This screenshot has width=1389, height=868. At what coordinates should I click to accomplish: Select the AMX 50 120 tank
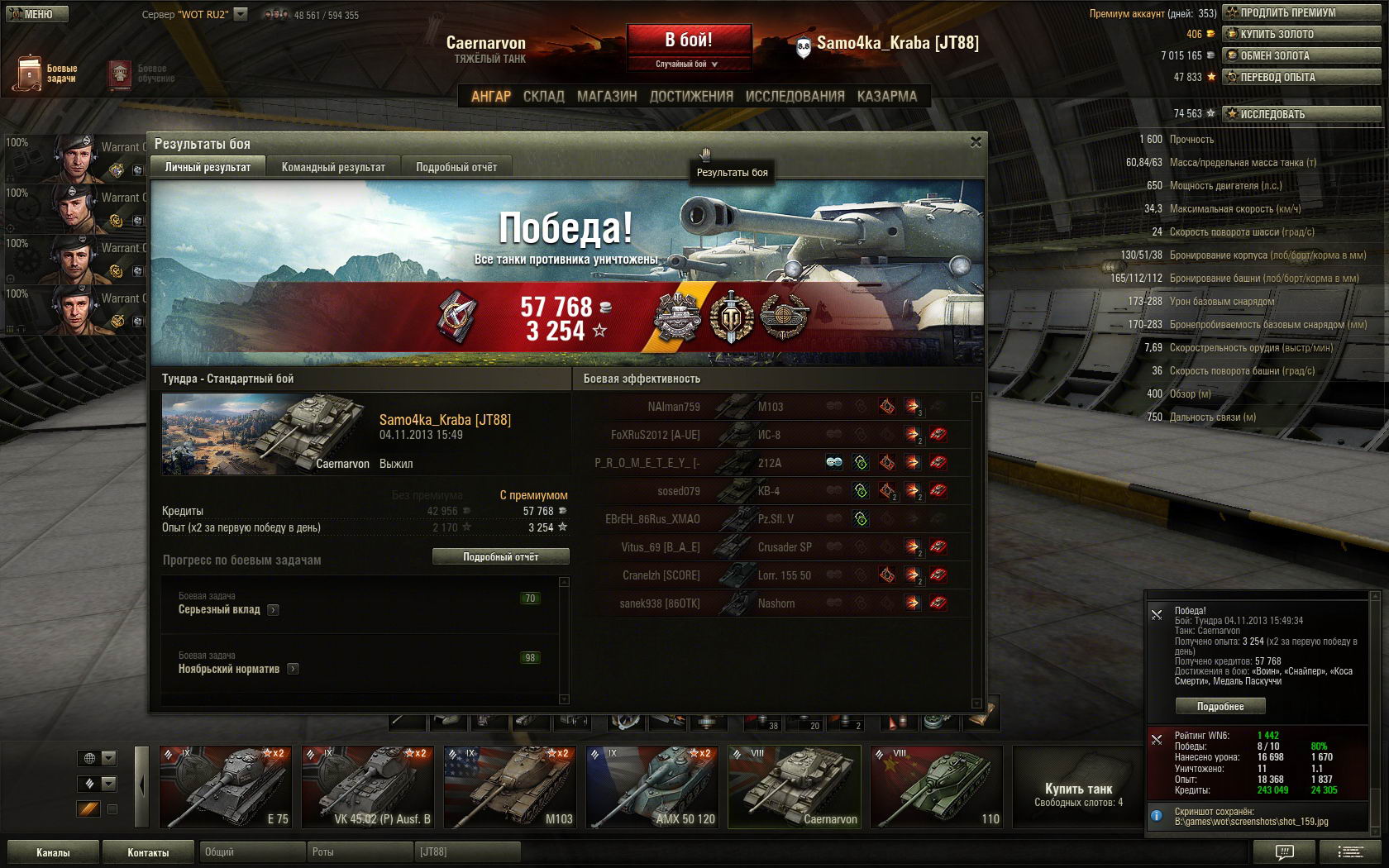point(652,787)
